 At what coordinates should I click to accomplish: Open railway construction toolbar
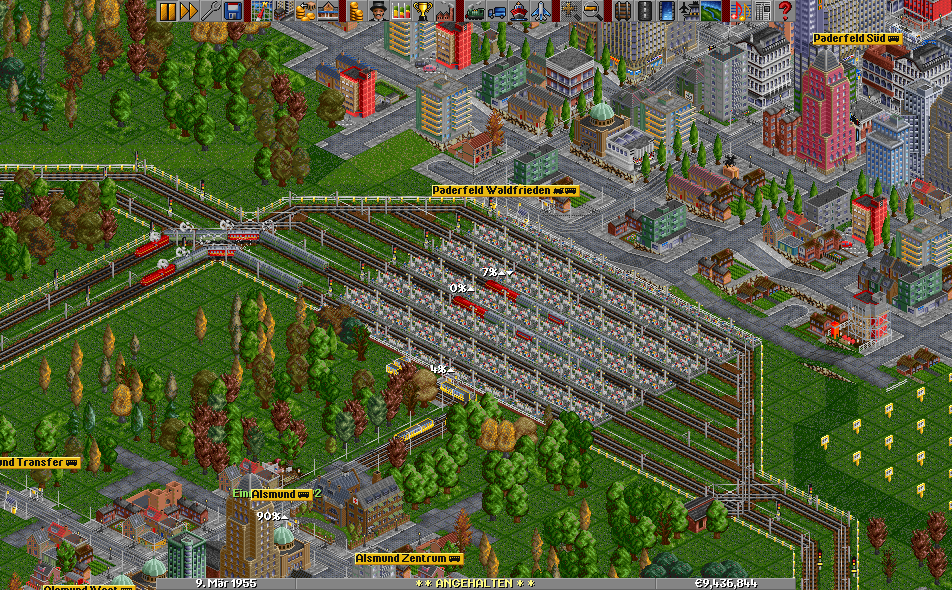(x=623, y=11)
